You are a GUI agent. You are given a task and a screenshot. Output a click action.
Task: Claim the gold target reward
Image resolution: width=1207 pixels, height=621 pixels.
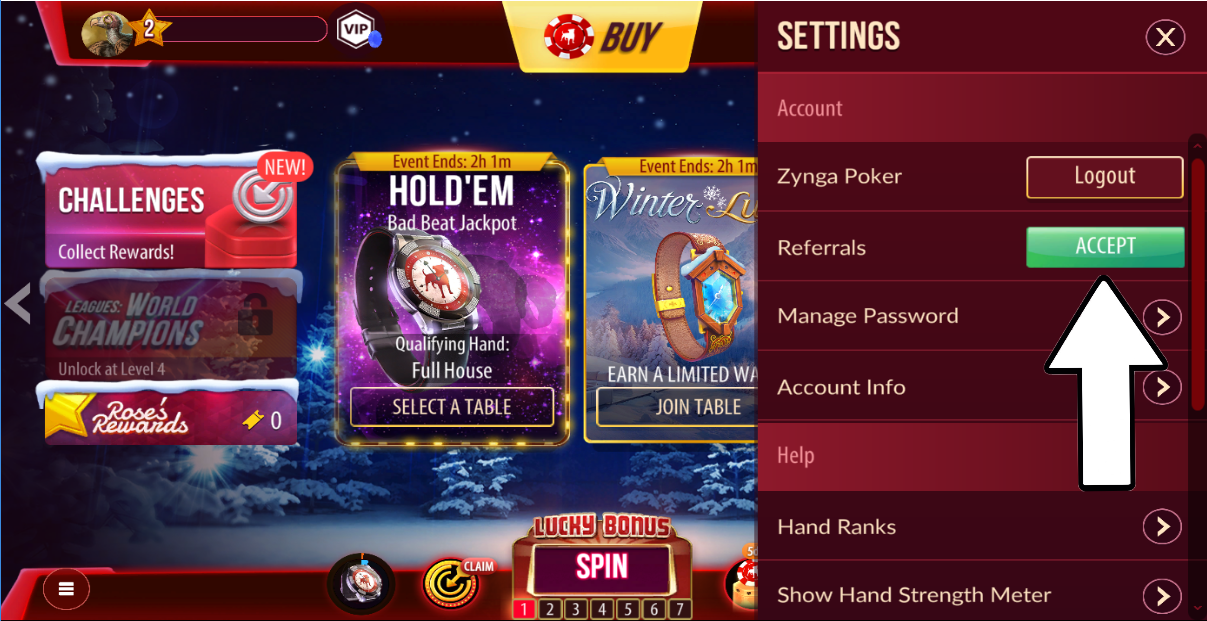(x=450, y=583)
